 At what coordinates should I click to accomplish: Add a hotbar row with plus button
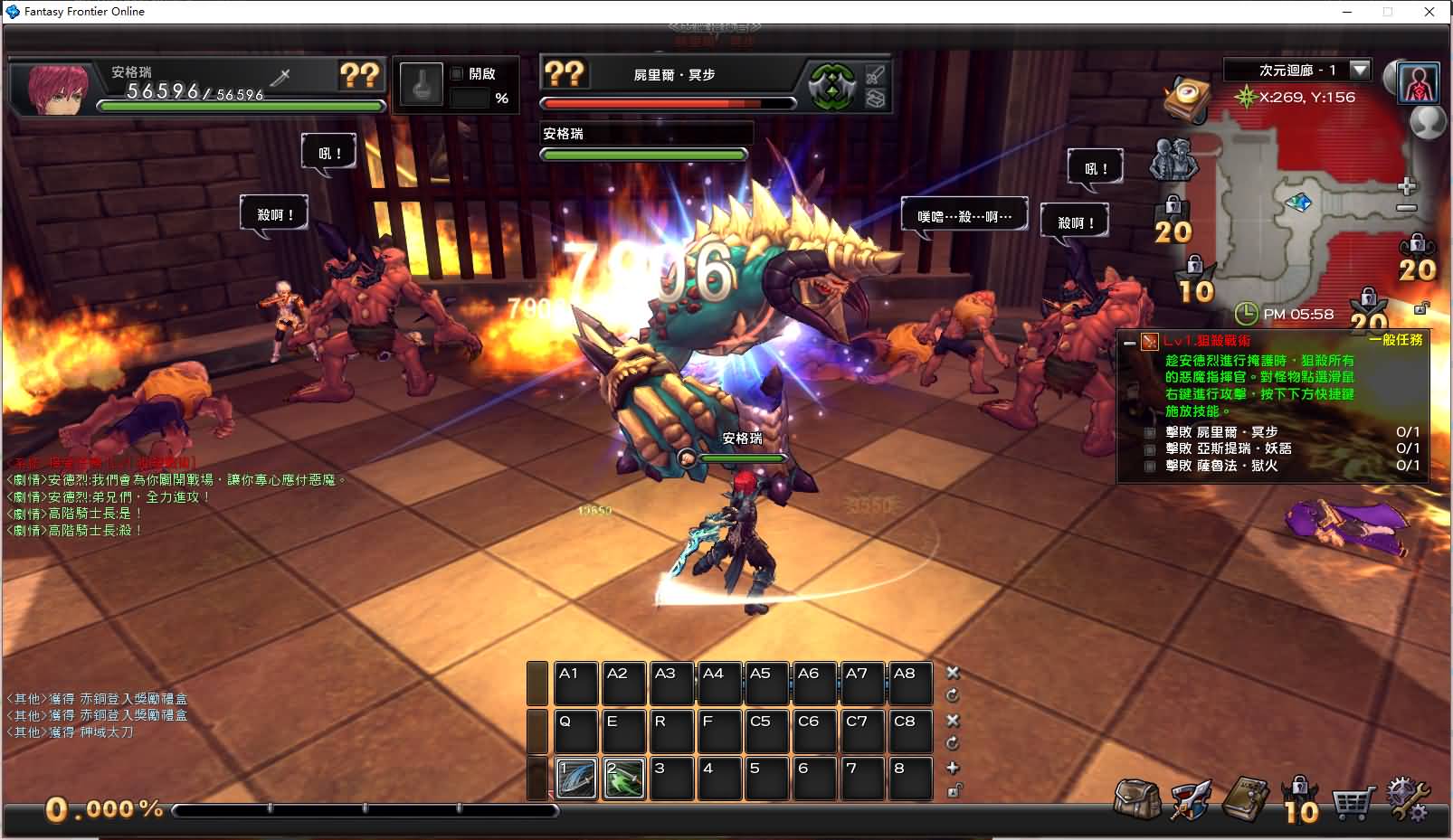pos(953,768)
